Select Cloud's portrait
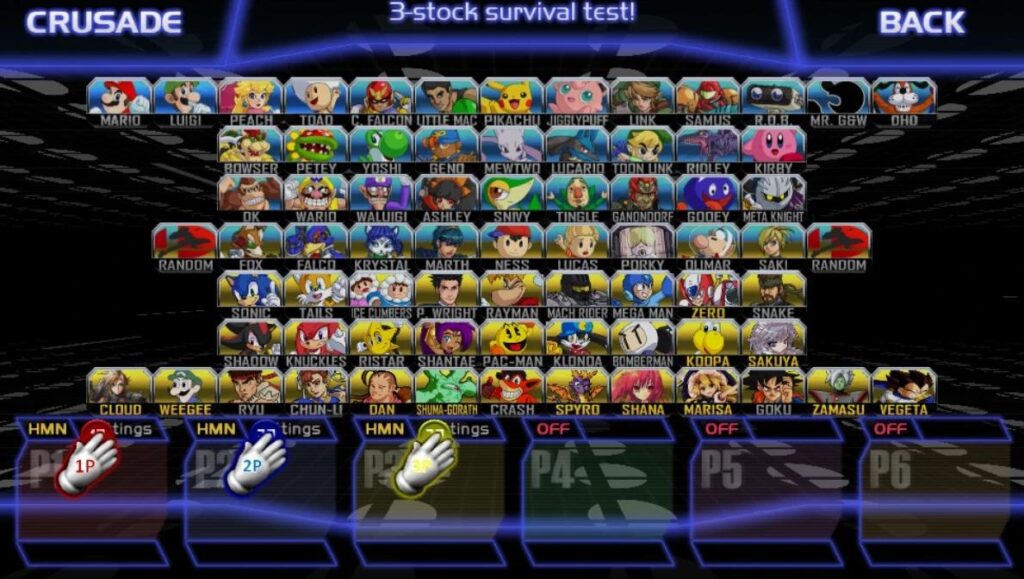 coord(120,388)
